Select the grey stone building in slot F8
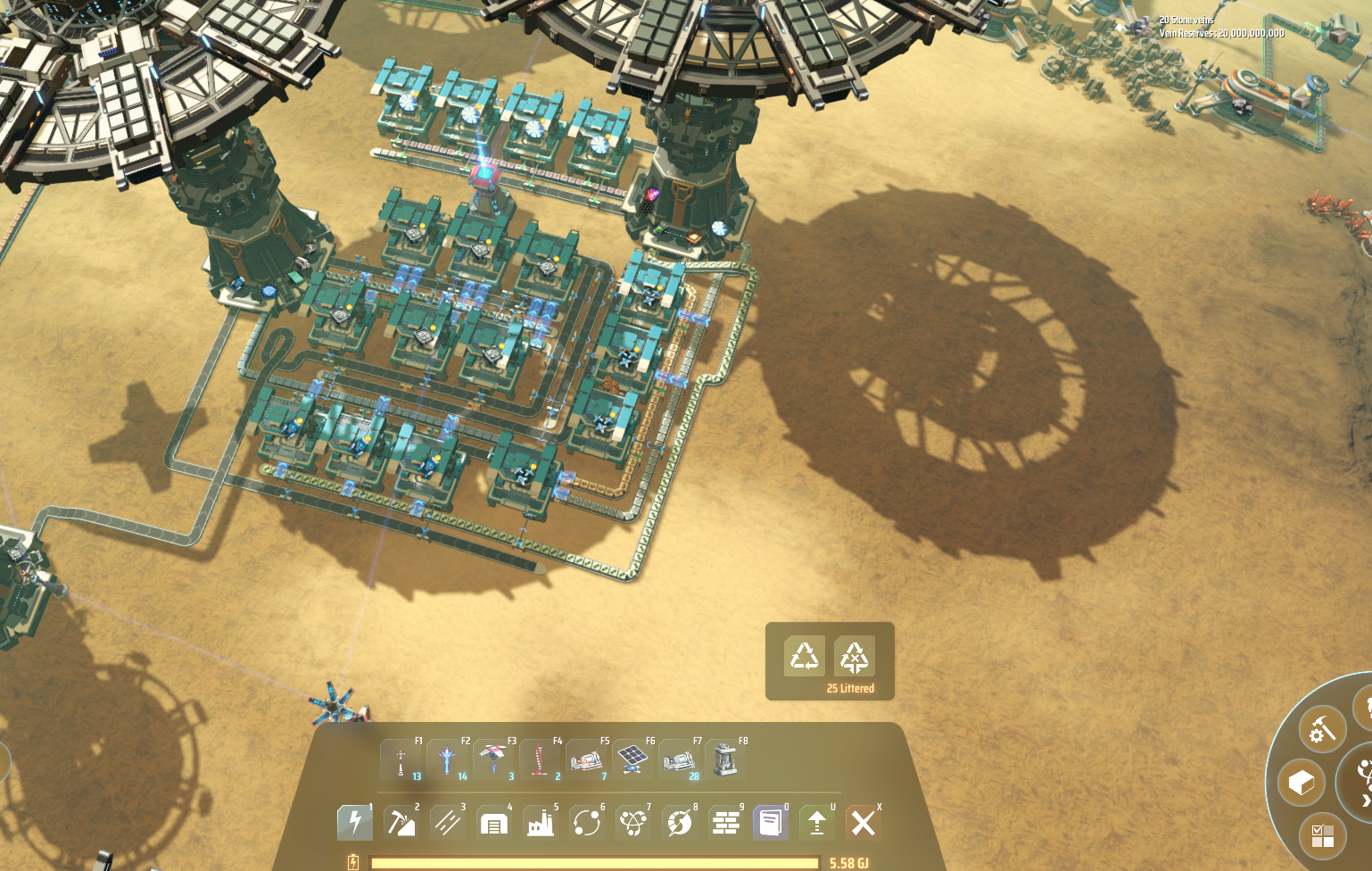Image resolution: width=1372 pixels, height=871 pixels. [726, 760]
